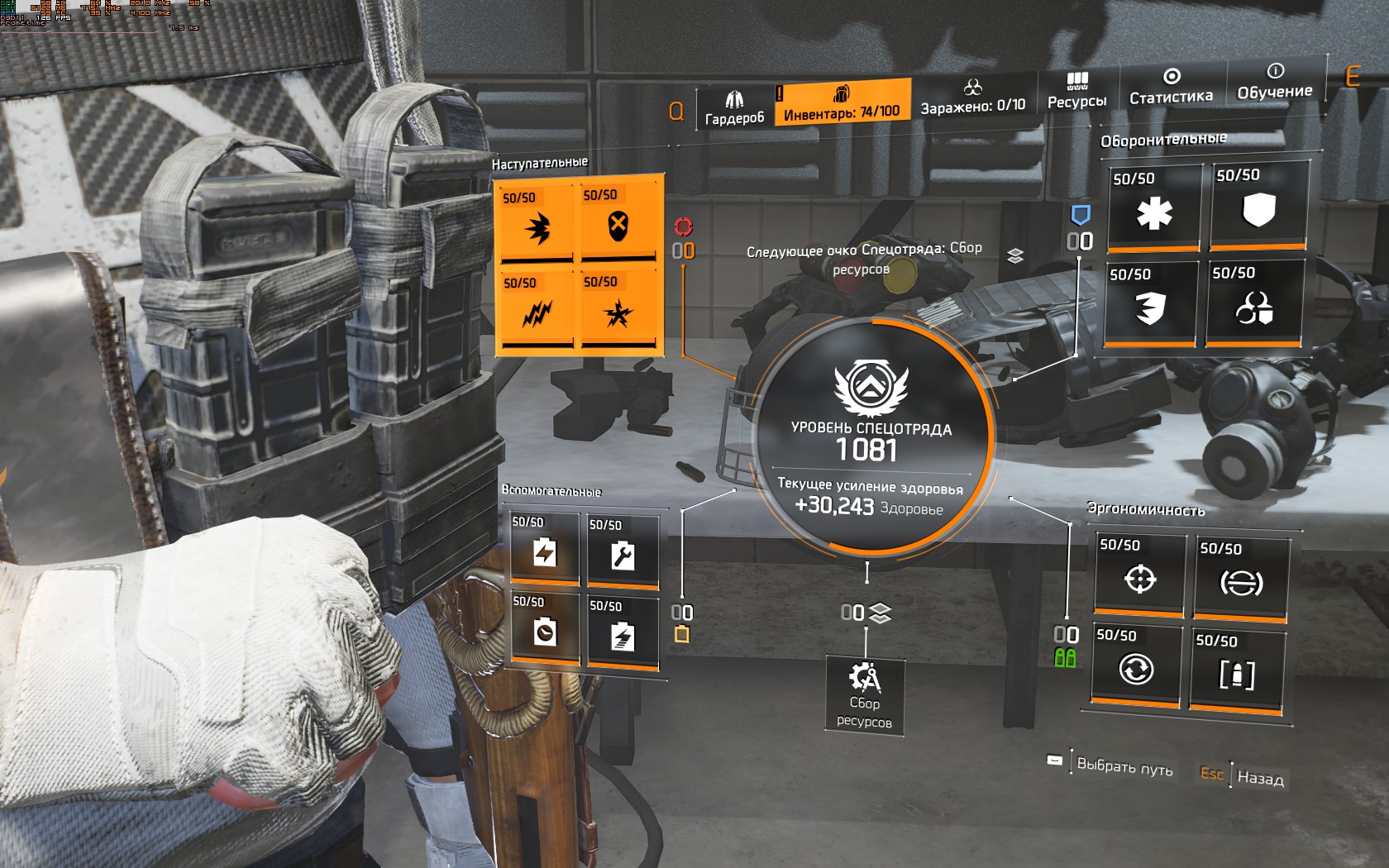Open the Статистика tab
Image resolution: width=1389 pixels, height=868 pixels.
click(x=1171, y=87)
